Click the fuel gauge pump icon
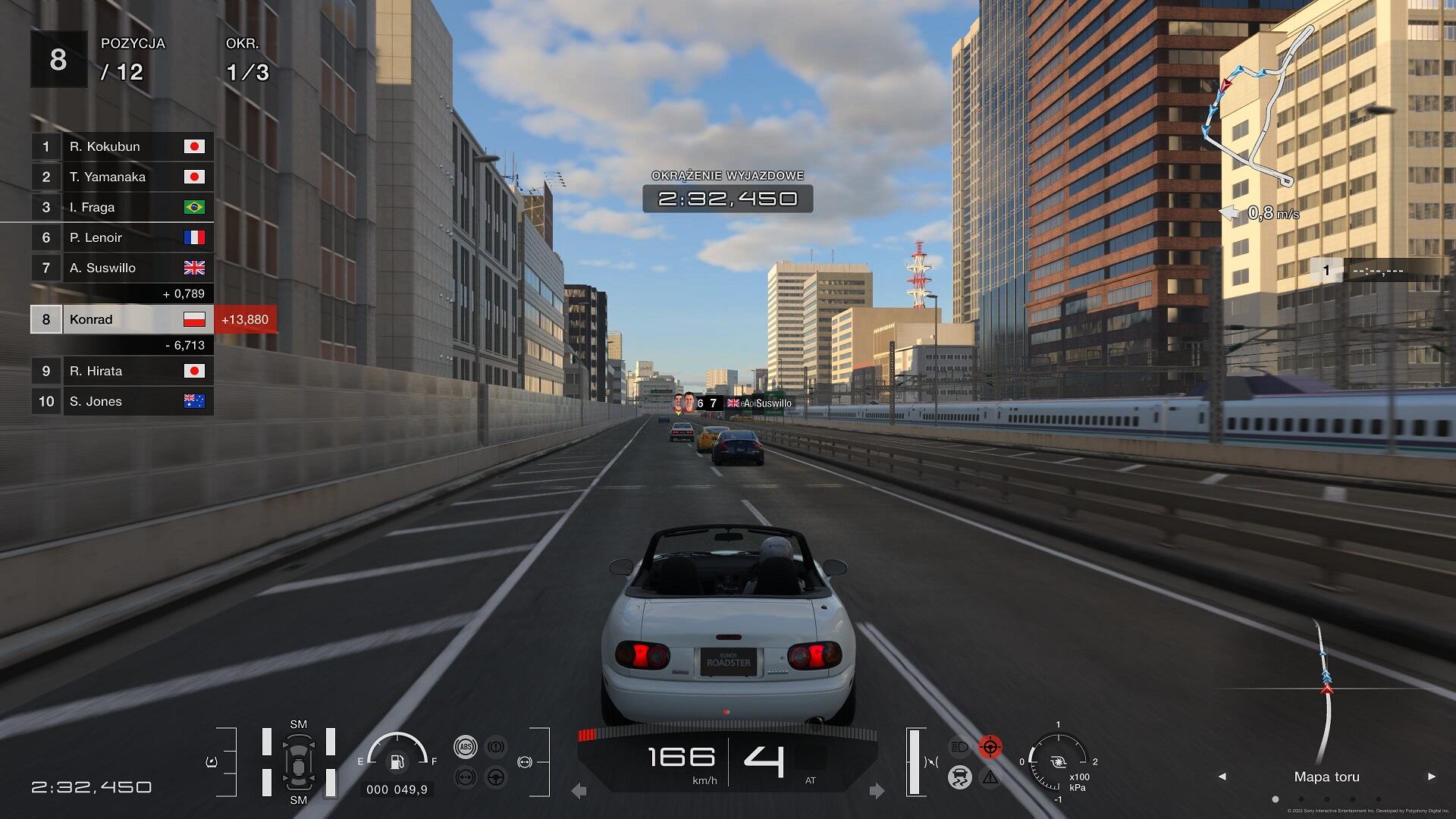This screenshot has height=819, width=1456. click(397, 761)
